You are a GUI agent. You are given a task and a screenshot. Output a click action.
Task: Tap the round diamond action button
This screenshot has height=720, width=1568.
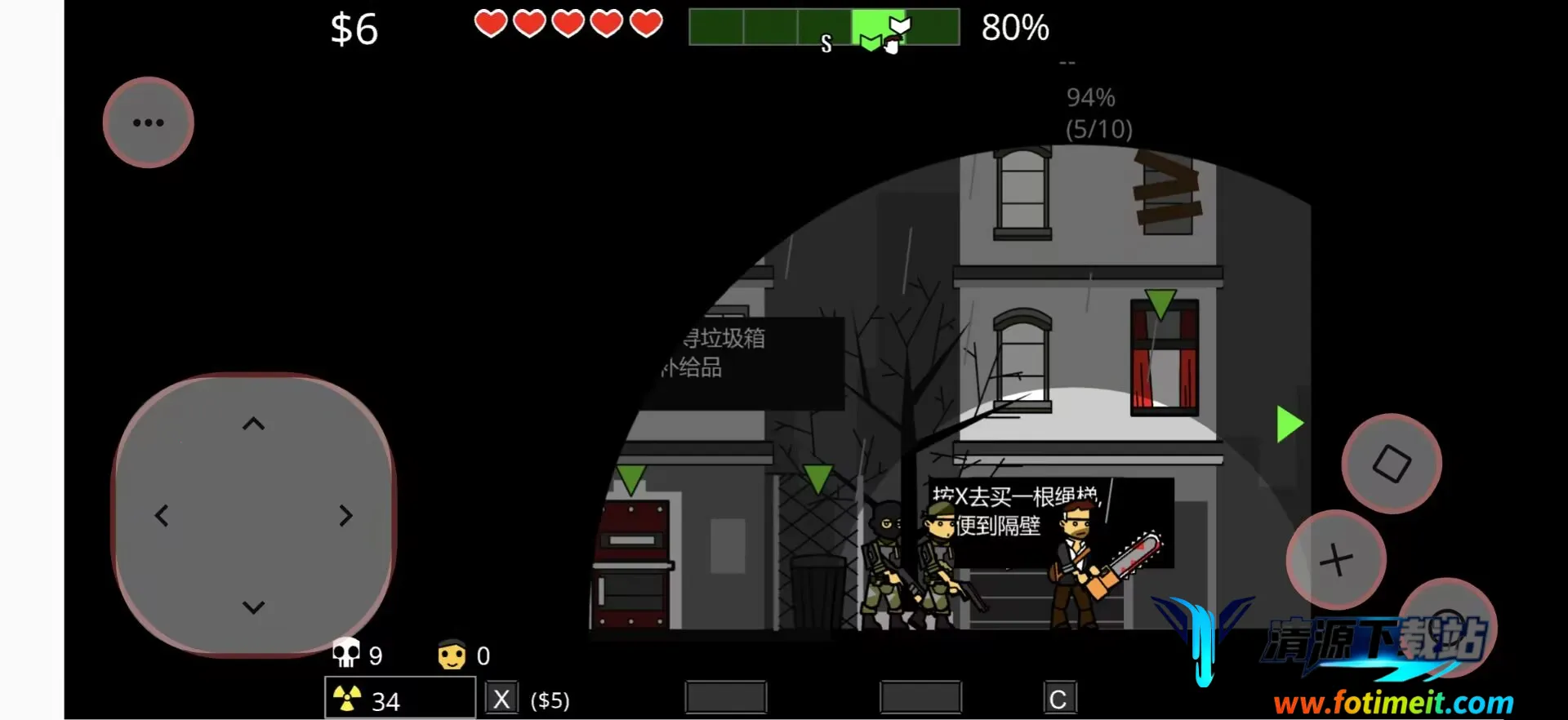pyautogui.click(x=1392, y=464)
